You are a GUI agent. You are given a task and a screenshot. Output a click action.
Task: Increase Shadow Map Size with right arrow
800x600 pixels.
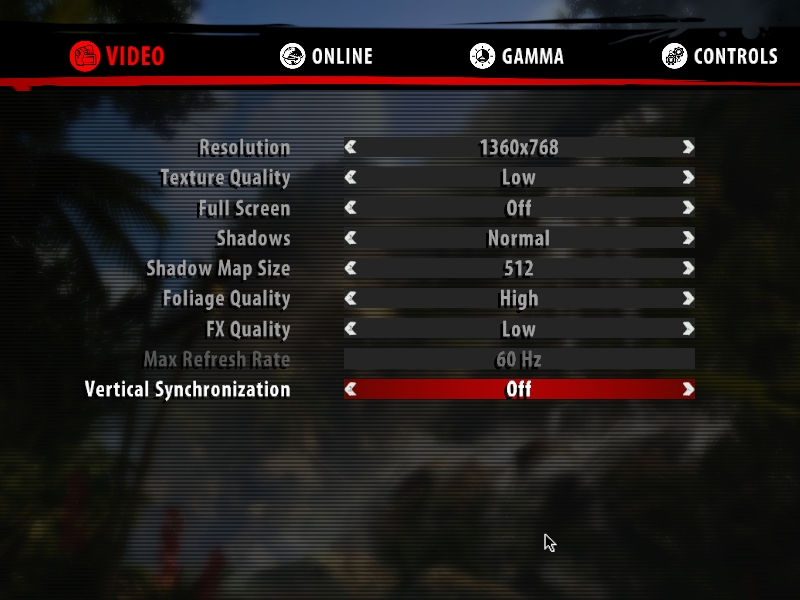pos(688,269)
